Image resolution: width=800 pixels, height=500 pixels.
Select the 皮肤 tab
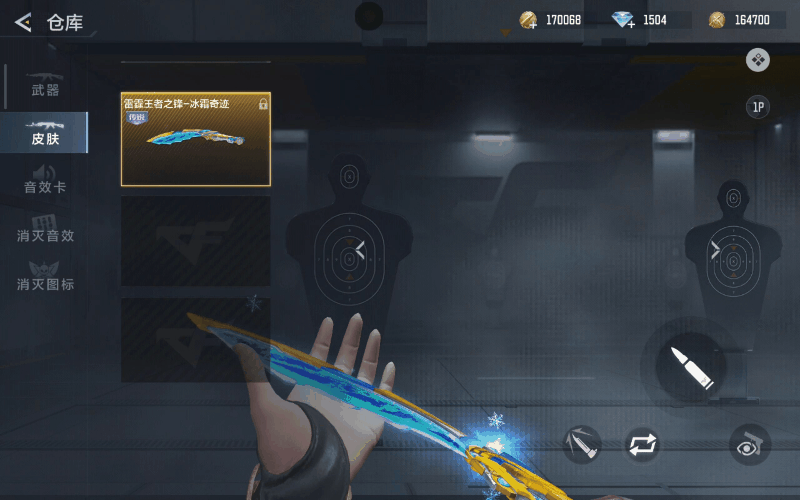point(45,132)
